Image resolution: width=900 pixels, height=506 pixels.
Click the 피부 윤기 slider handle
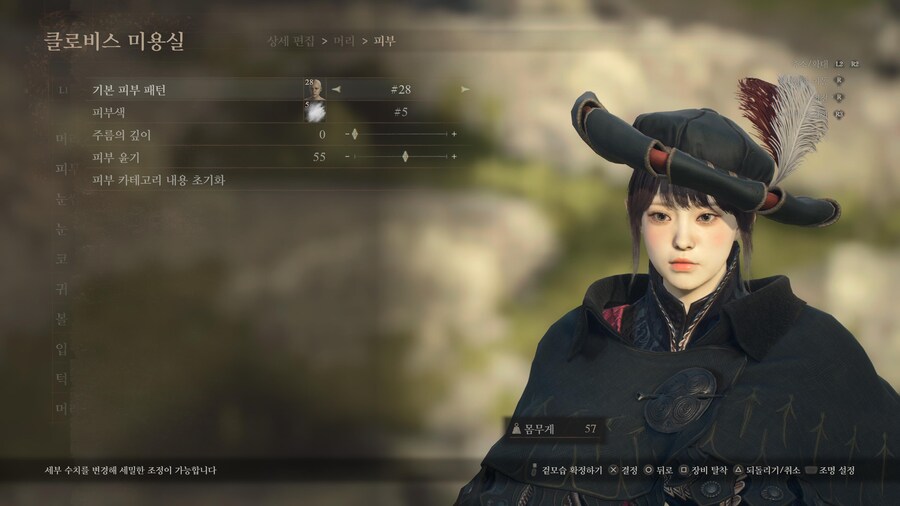pyautogui.click(x=405, y=157)
